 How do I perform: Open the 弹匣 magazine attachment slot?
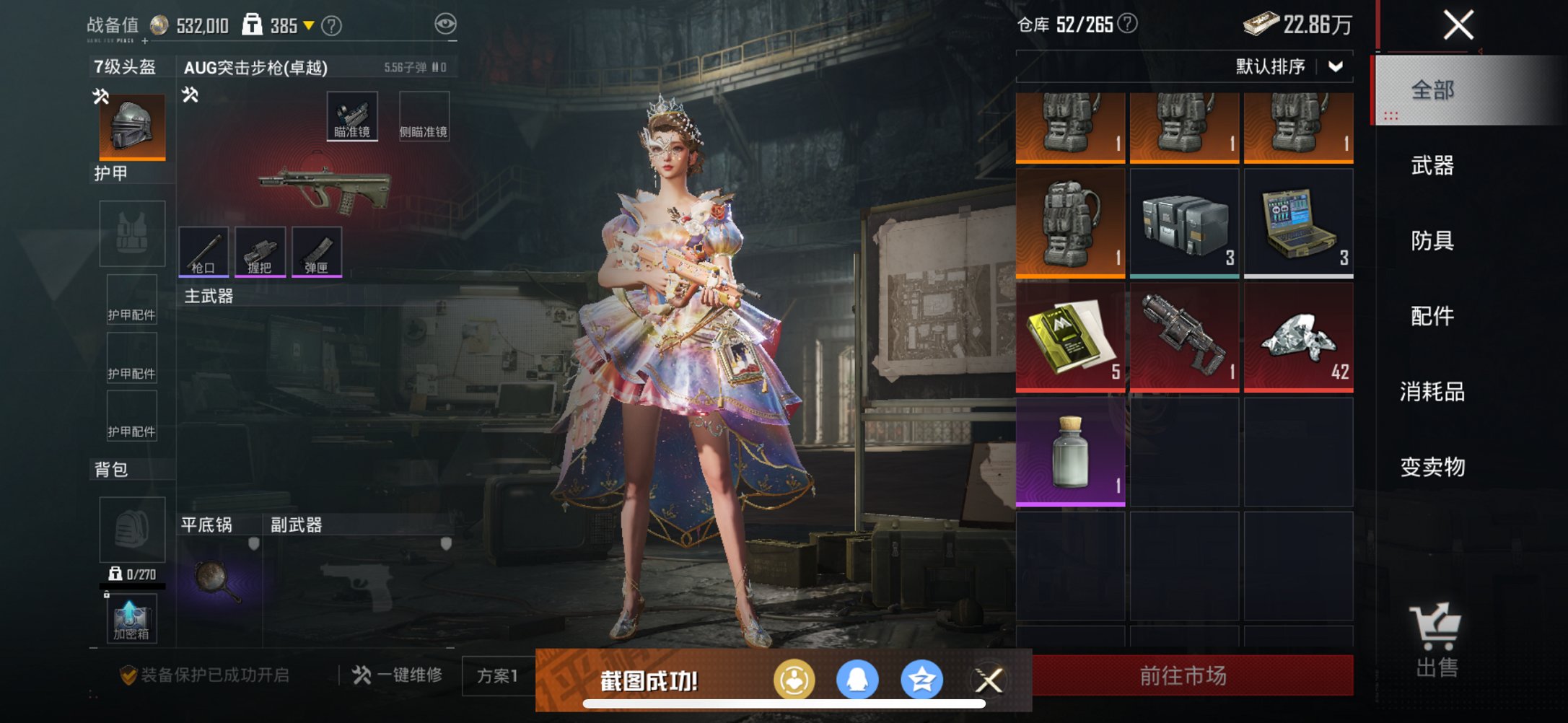point(316,253)
